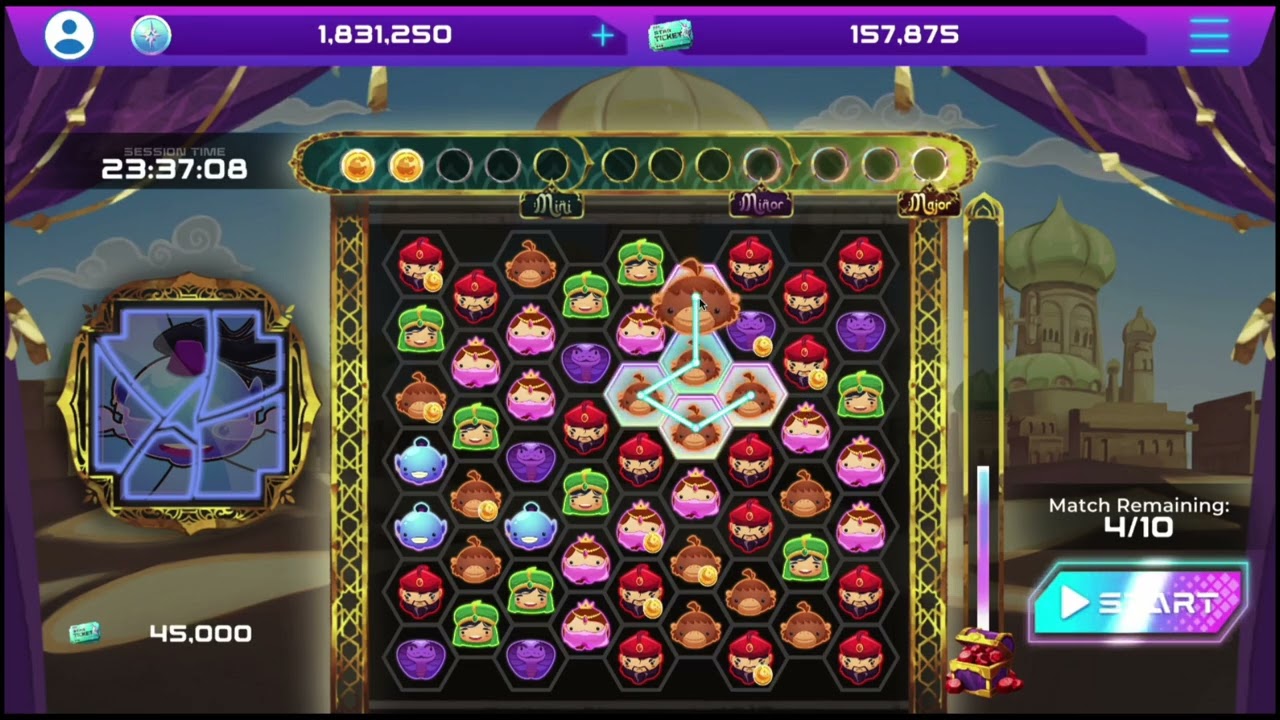Select the Major jackpot label

[929, 205]
